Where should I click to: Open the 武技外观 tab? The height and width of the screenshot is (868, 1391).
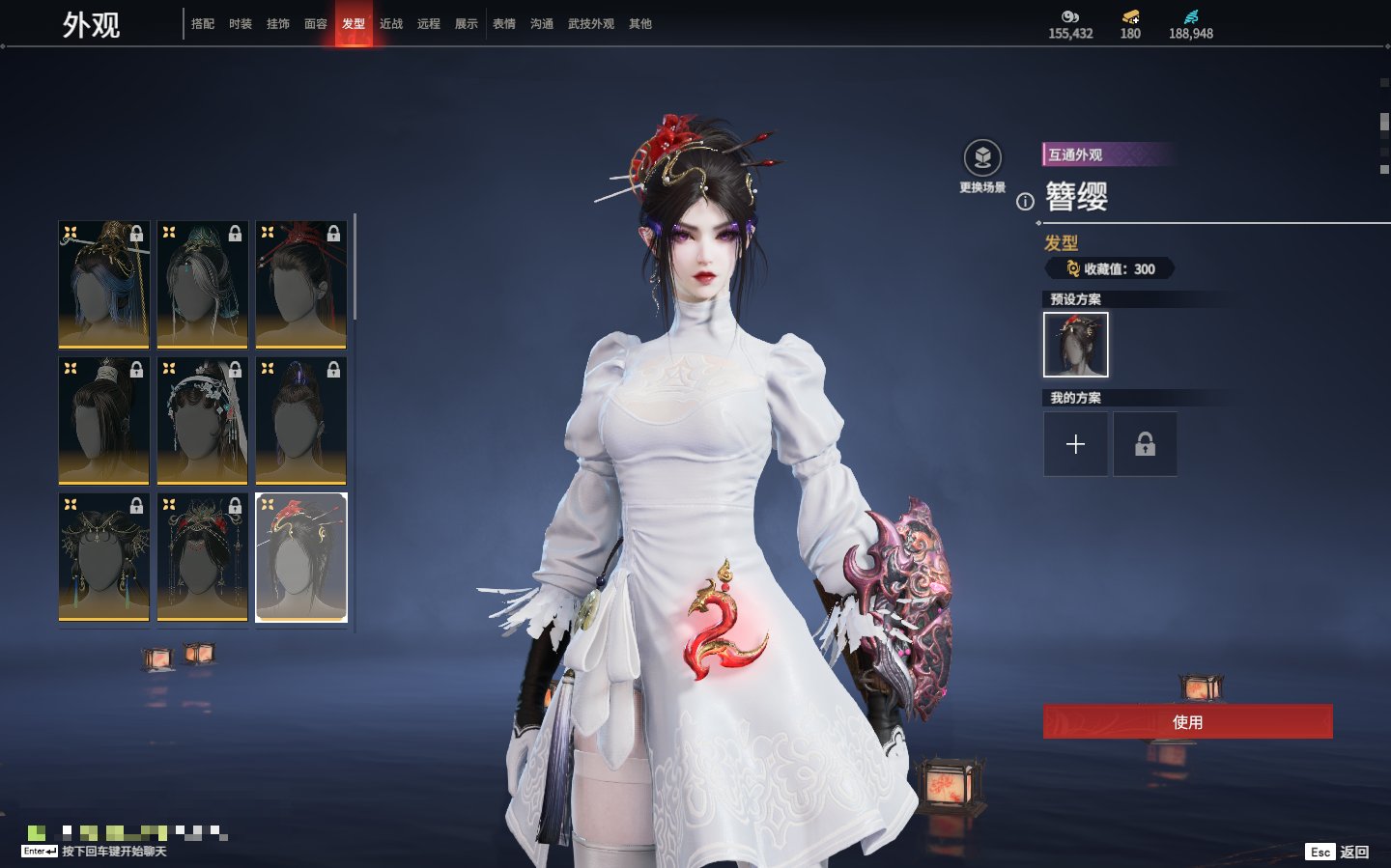coord(591,24)
